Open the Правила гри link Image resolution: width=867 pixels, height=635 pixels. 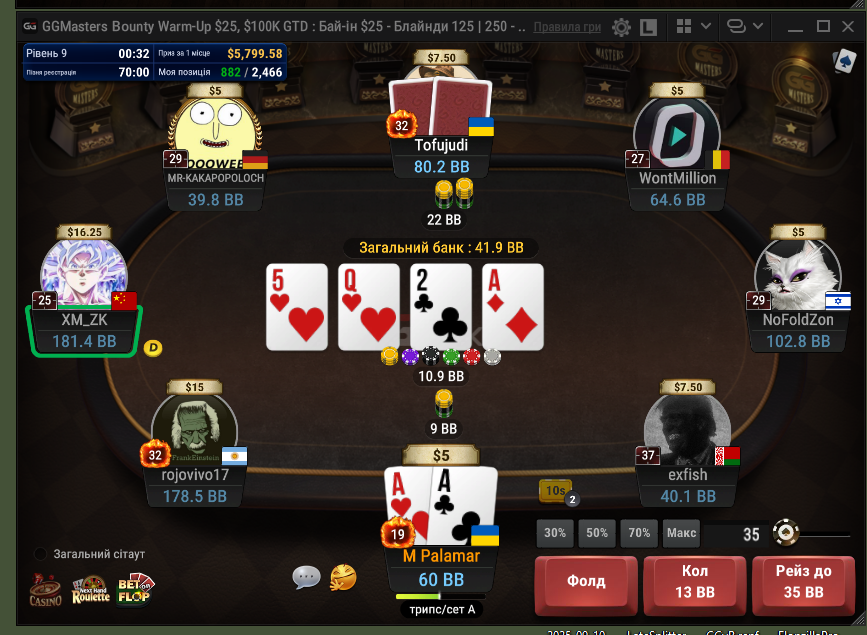click(568, 25)
